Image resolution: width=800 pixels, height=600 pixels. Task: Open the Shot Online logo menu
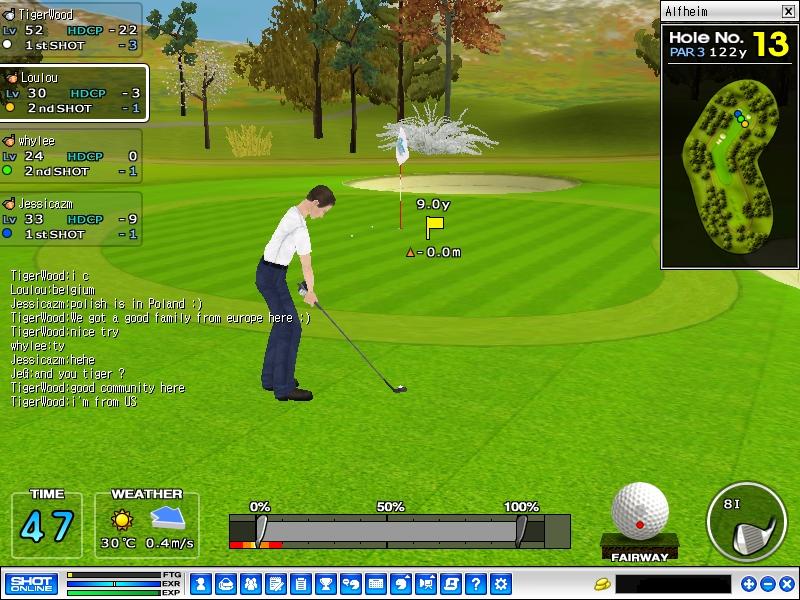click(x=31, y=583)
